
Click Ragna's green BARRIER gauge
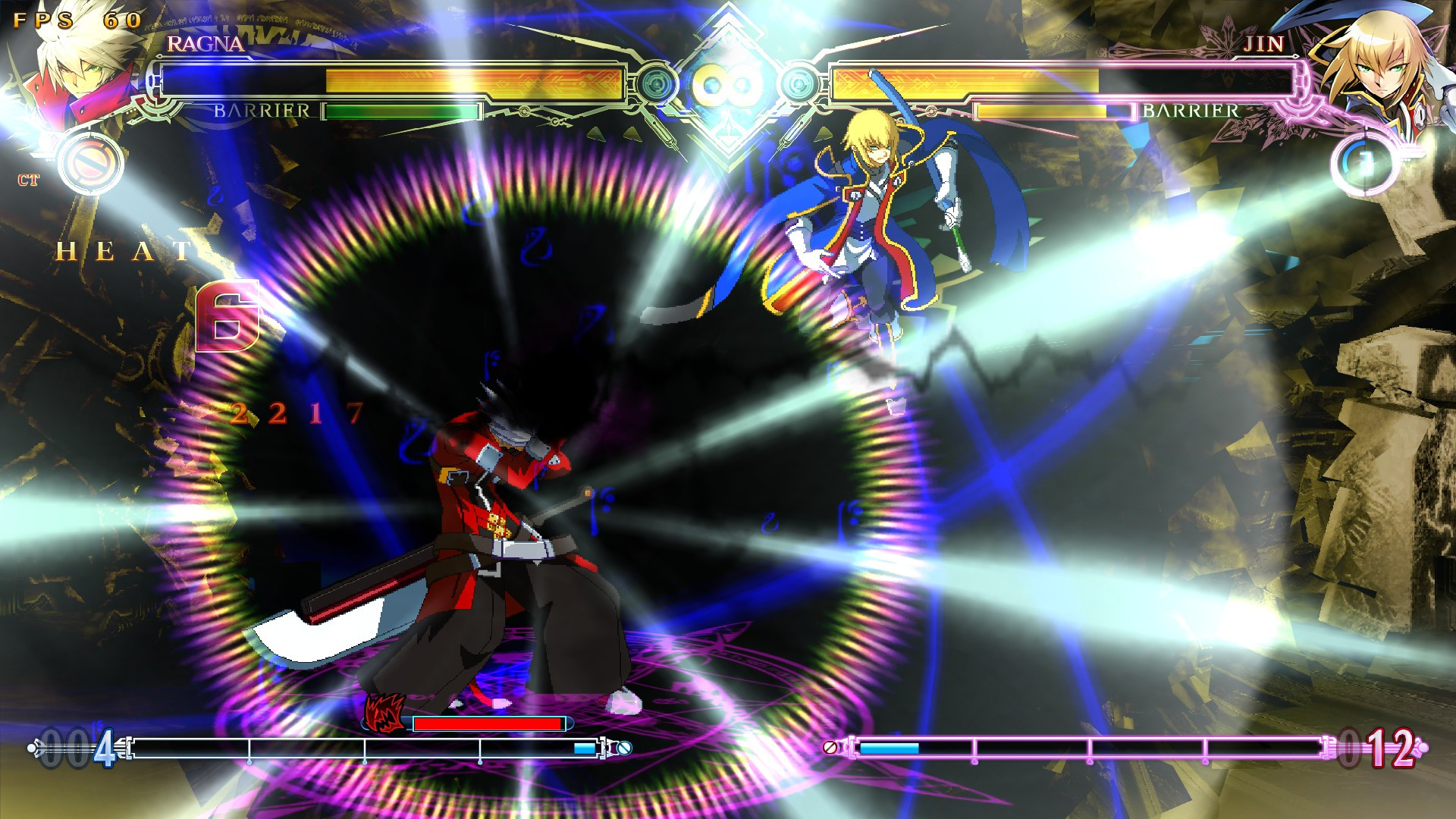[x=402, y=112]
